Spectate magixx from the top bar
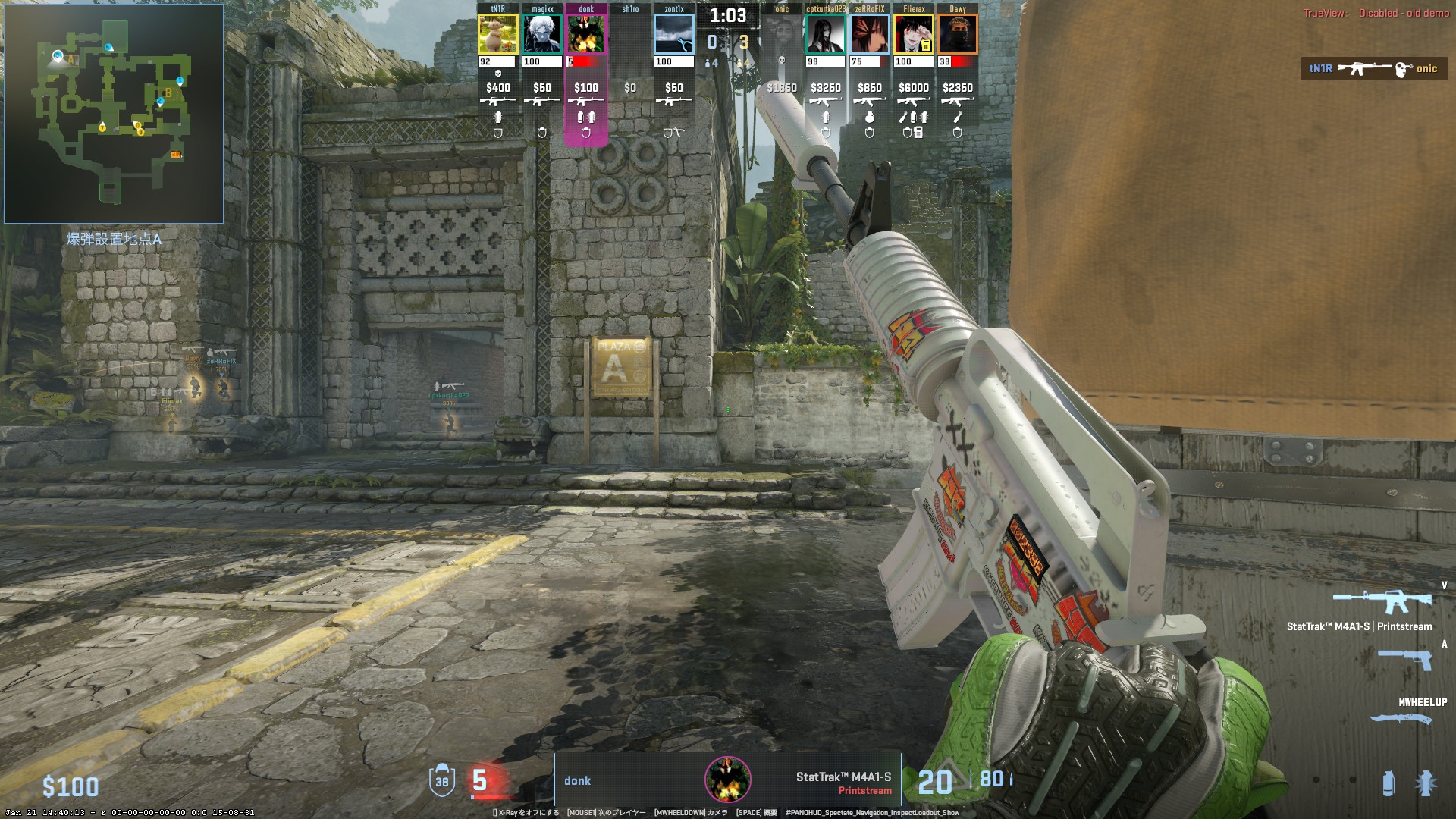This screenshot has width=1456, height=819. click(x=542, y=34)
